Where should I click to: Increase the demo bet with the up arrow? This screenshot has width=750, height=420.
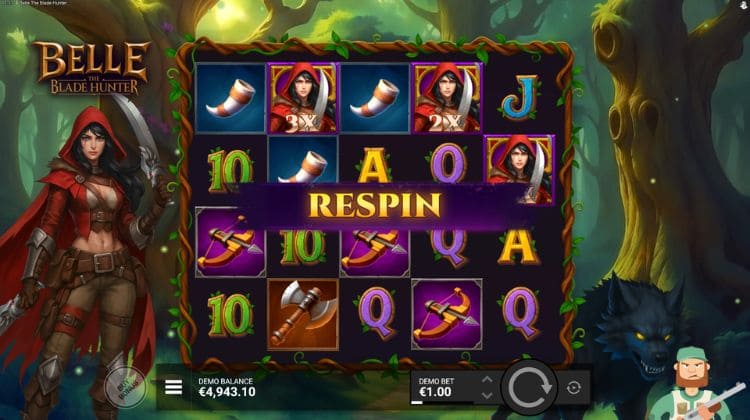tap(487, 380)
